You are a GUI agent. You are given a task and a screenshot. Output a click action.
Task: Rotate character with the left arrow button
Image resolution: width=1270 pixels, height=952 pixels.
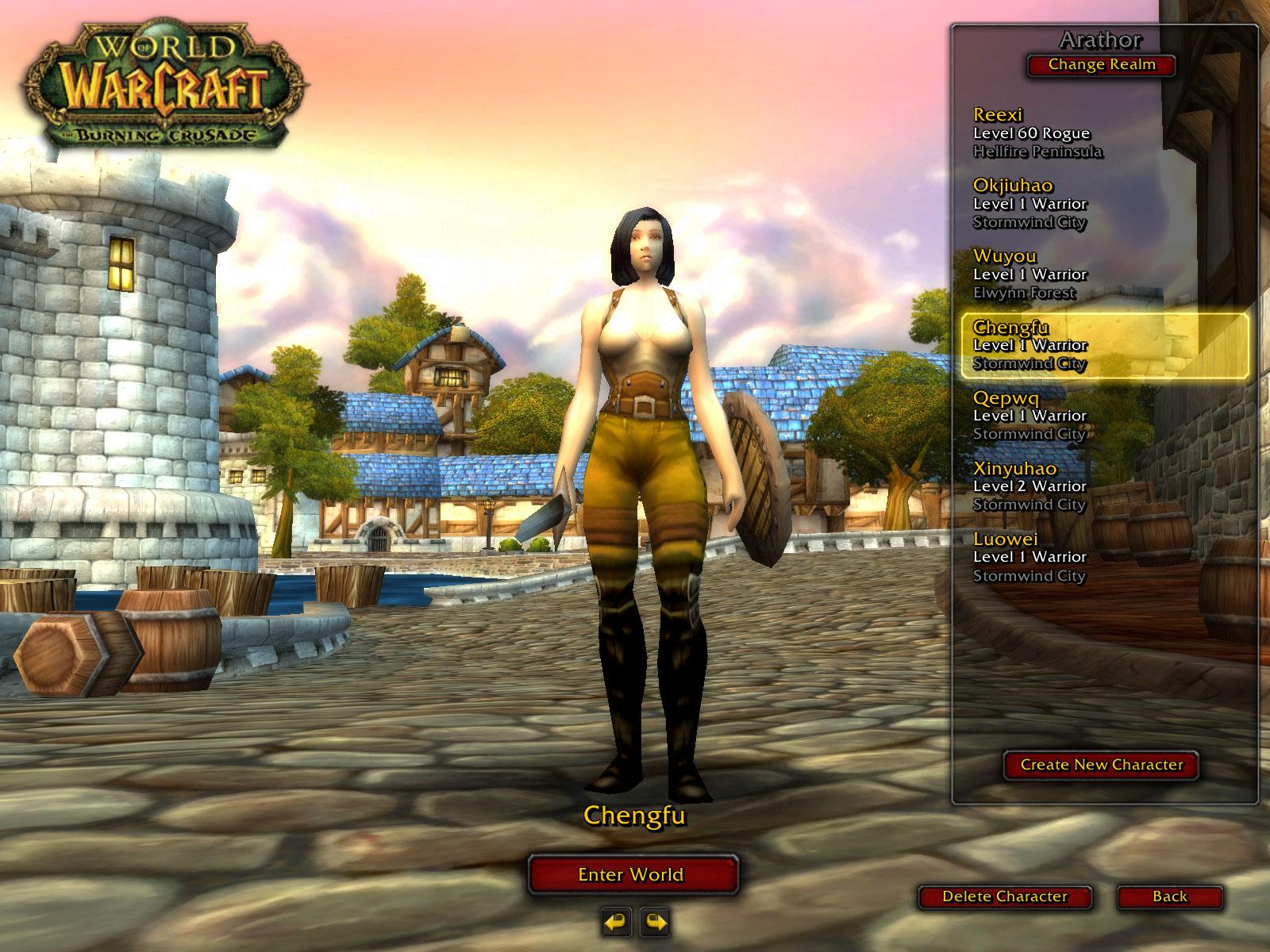tap(617, 922)
